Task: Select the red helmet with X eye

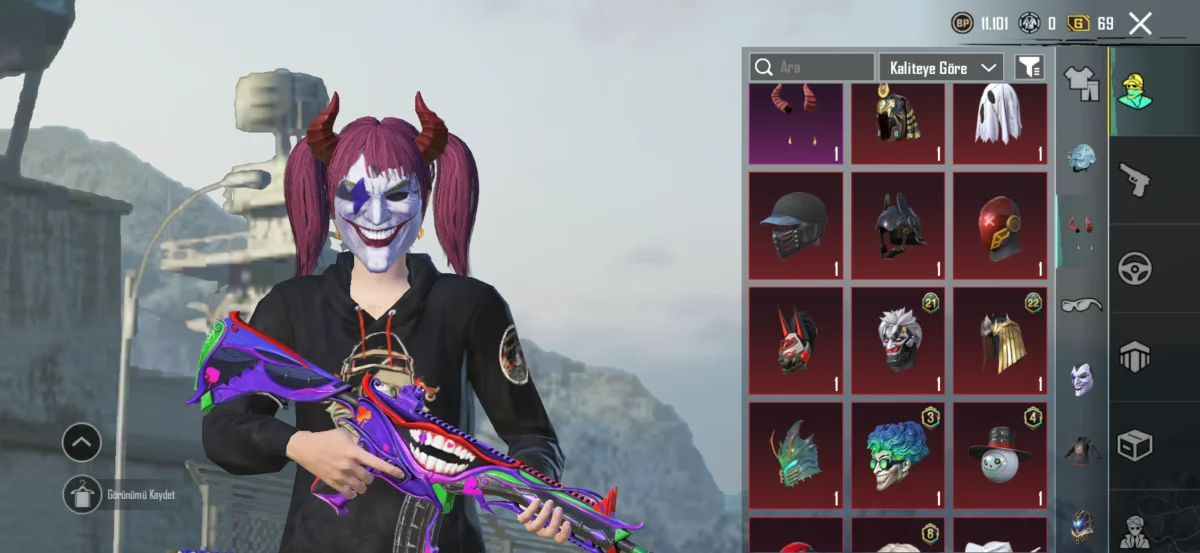Action: (998, 225)
